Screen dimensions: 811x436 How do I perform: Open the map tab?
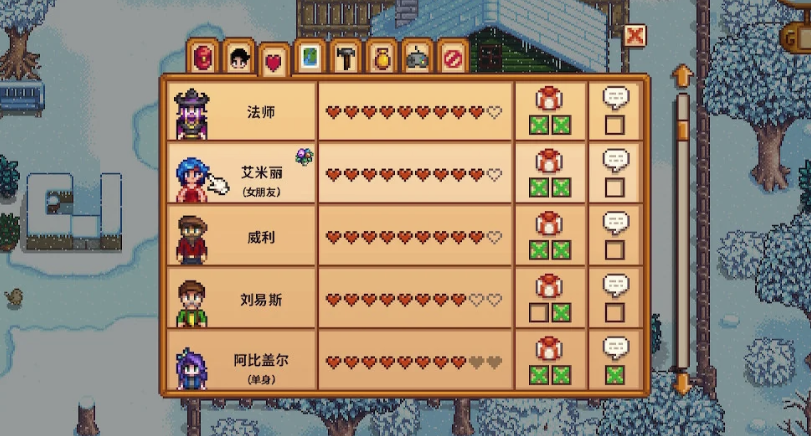(311, 56)
